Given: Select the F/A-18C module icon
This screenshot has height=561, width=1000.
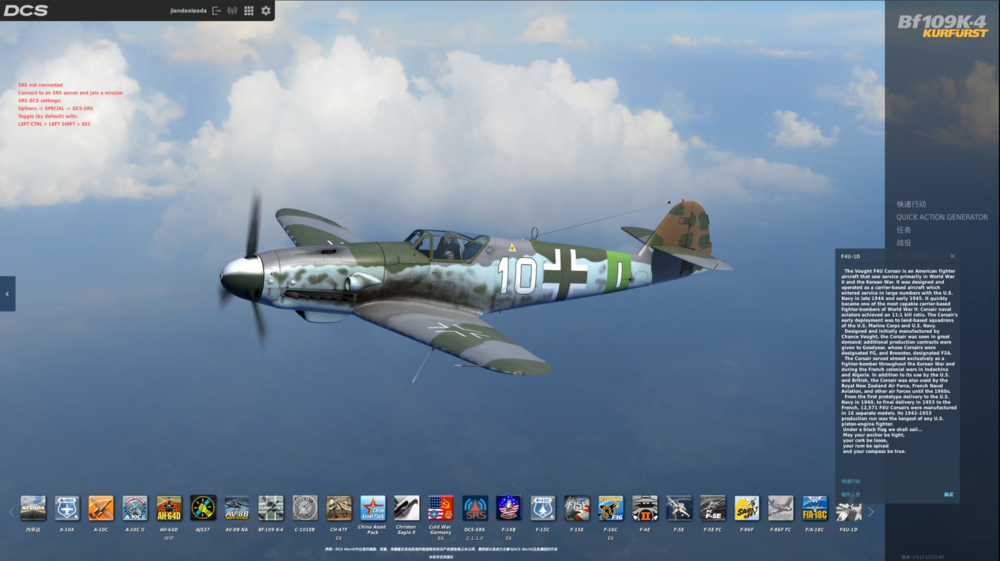Looking at the screenshot, I should click(814, 508).
